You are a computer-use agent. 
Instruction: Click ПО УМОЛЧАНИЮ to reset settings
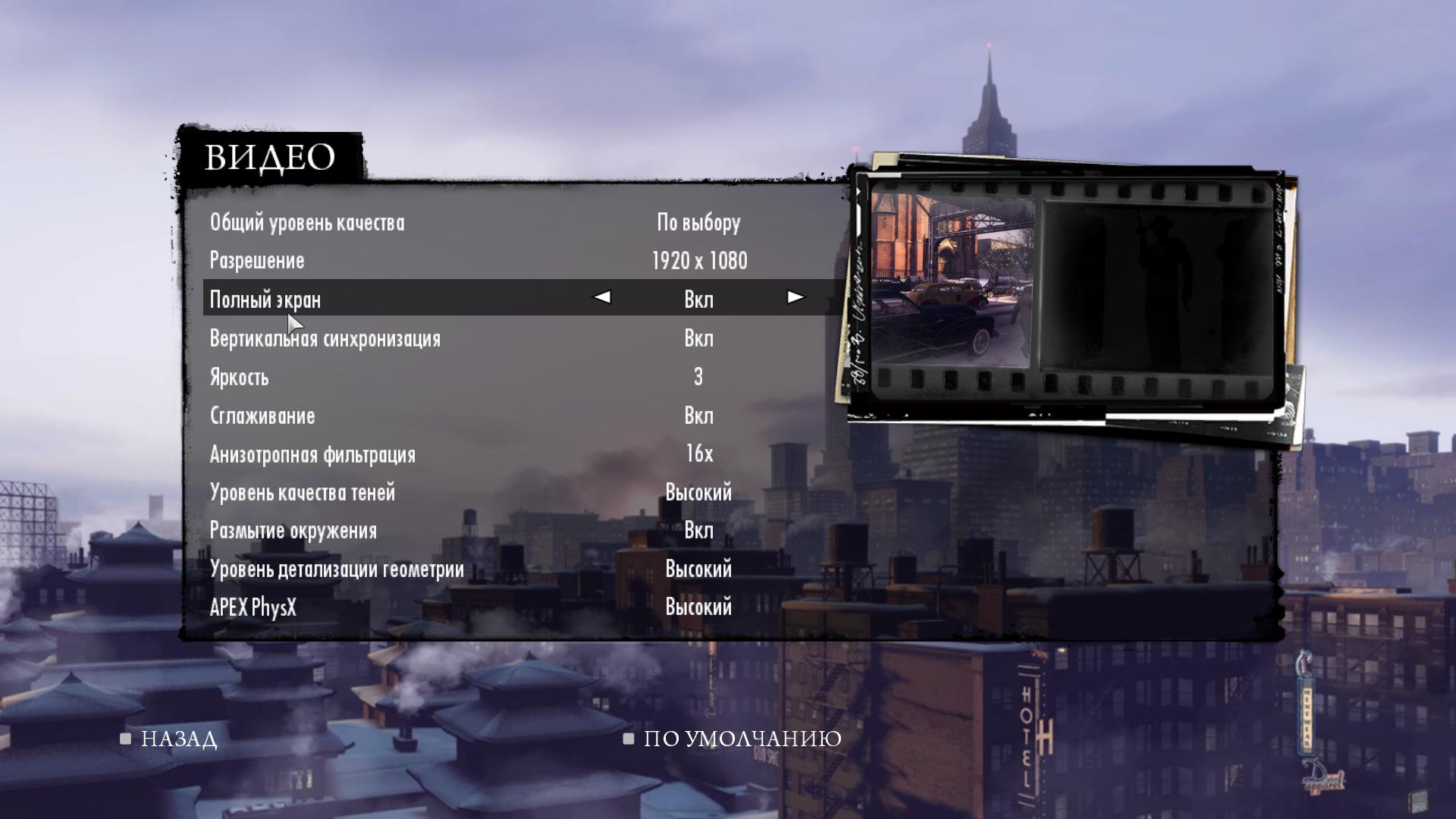point(739,738)
